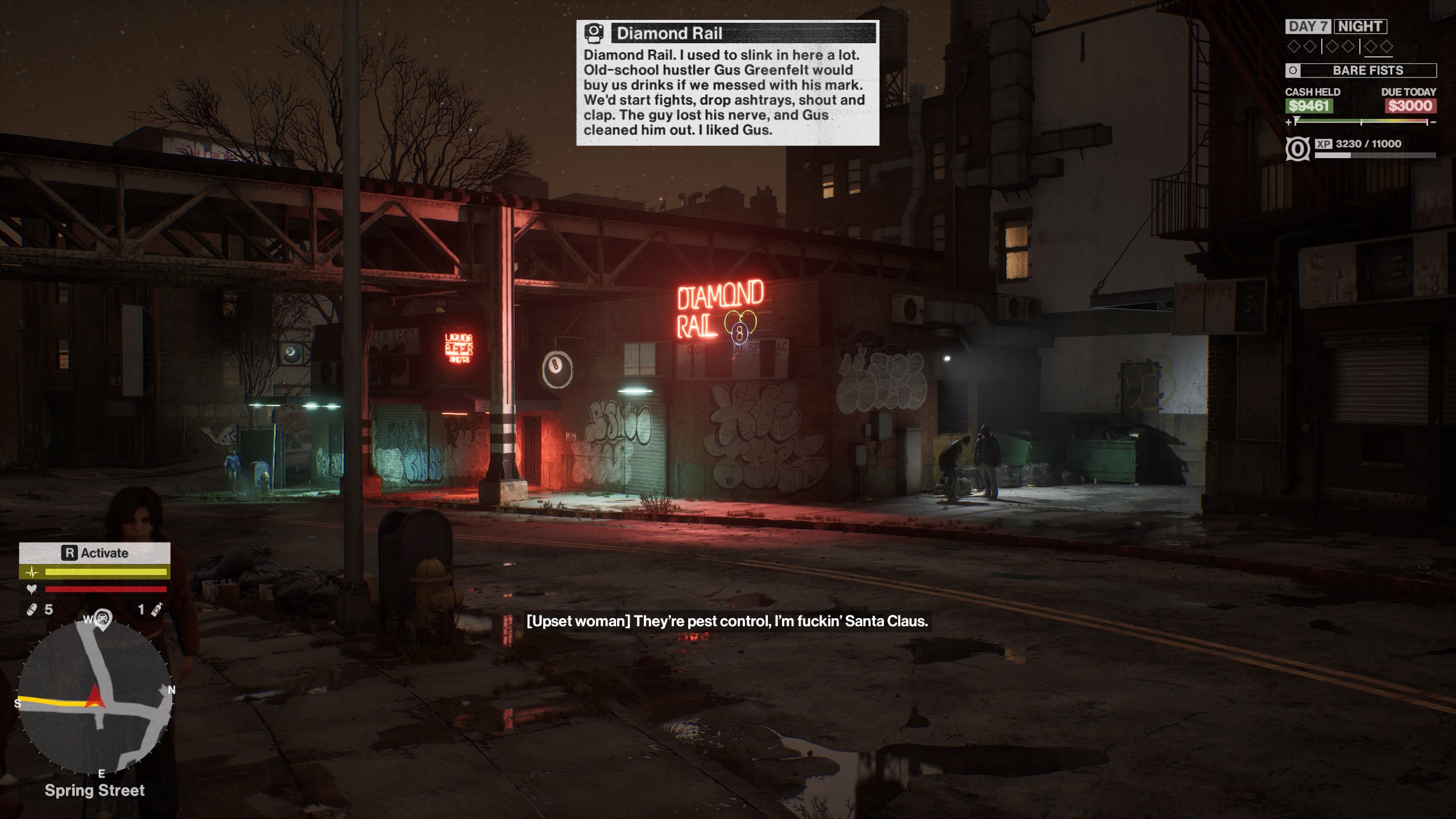Select the car marker on the minimap
The image size is (1456, 819).
point(102,617)
